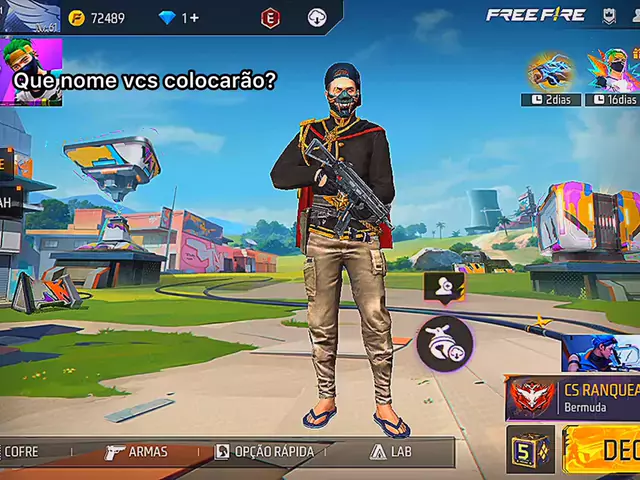
Task: Add diamonds with the diamond counter
Action: 179,18
